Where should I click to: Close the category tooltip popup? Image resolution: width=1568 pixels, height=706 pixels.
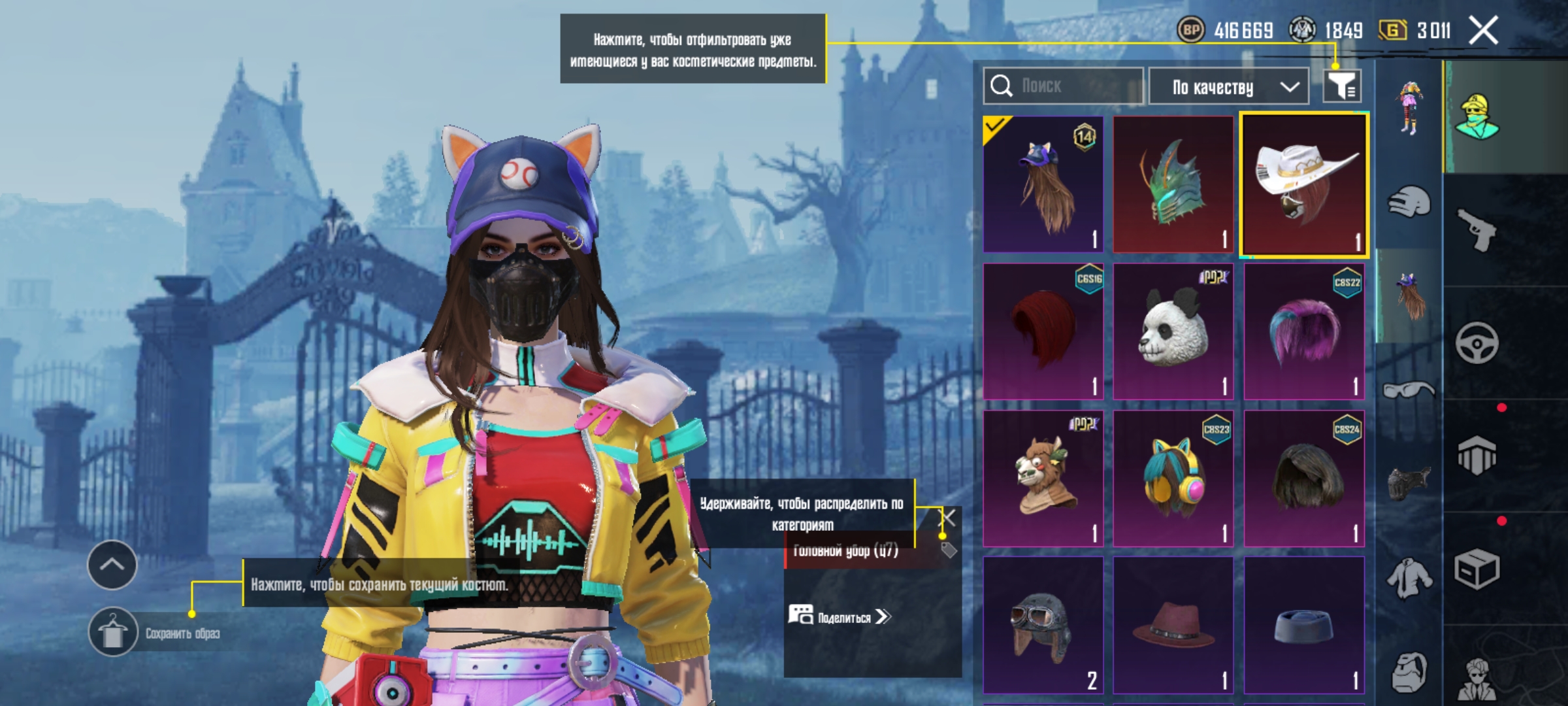point(947,518)
